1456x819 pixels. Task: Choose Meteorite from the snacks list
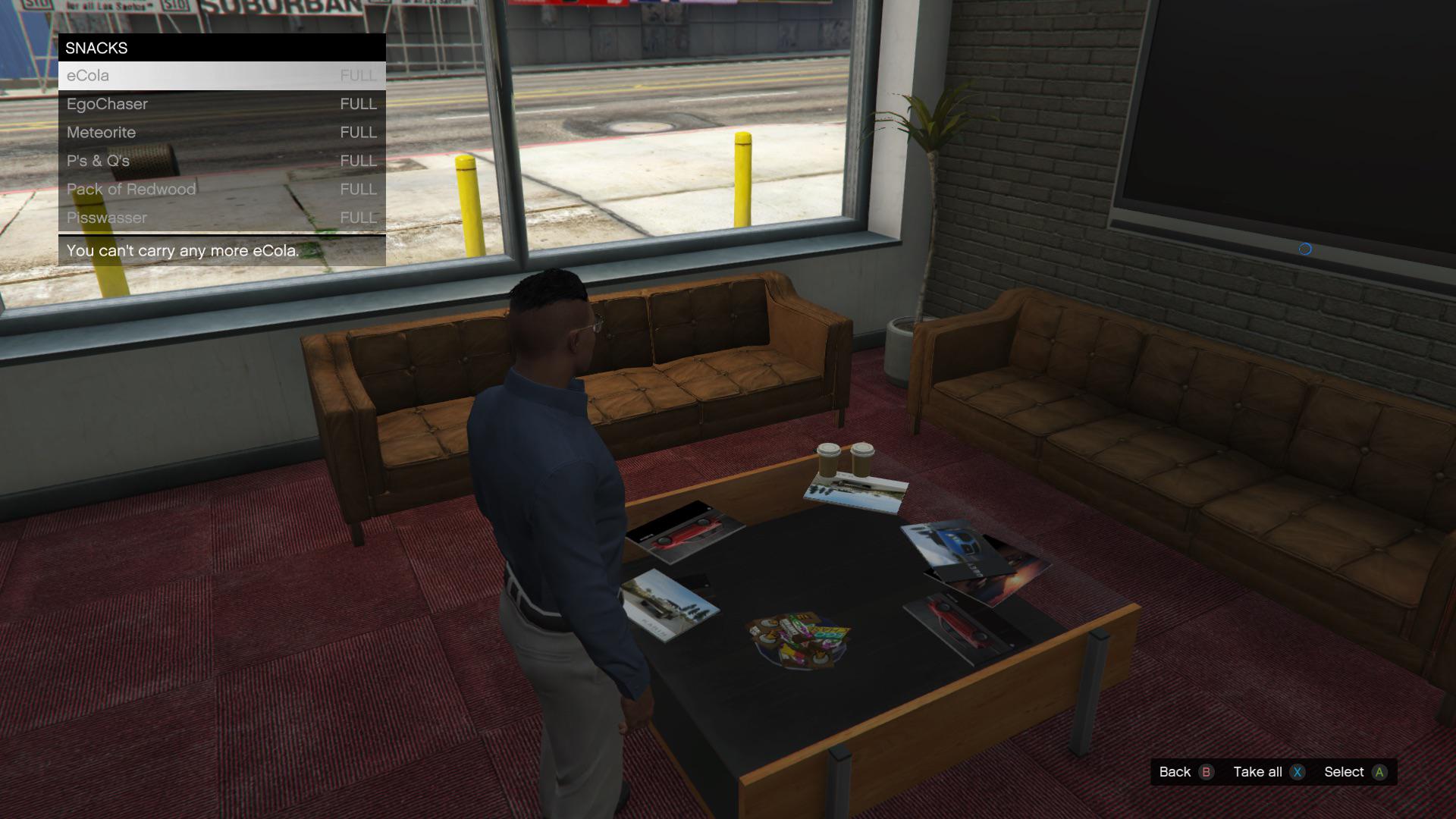point(100,132)
